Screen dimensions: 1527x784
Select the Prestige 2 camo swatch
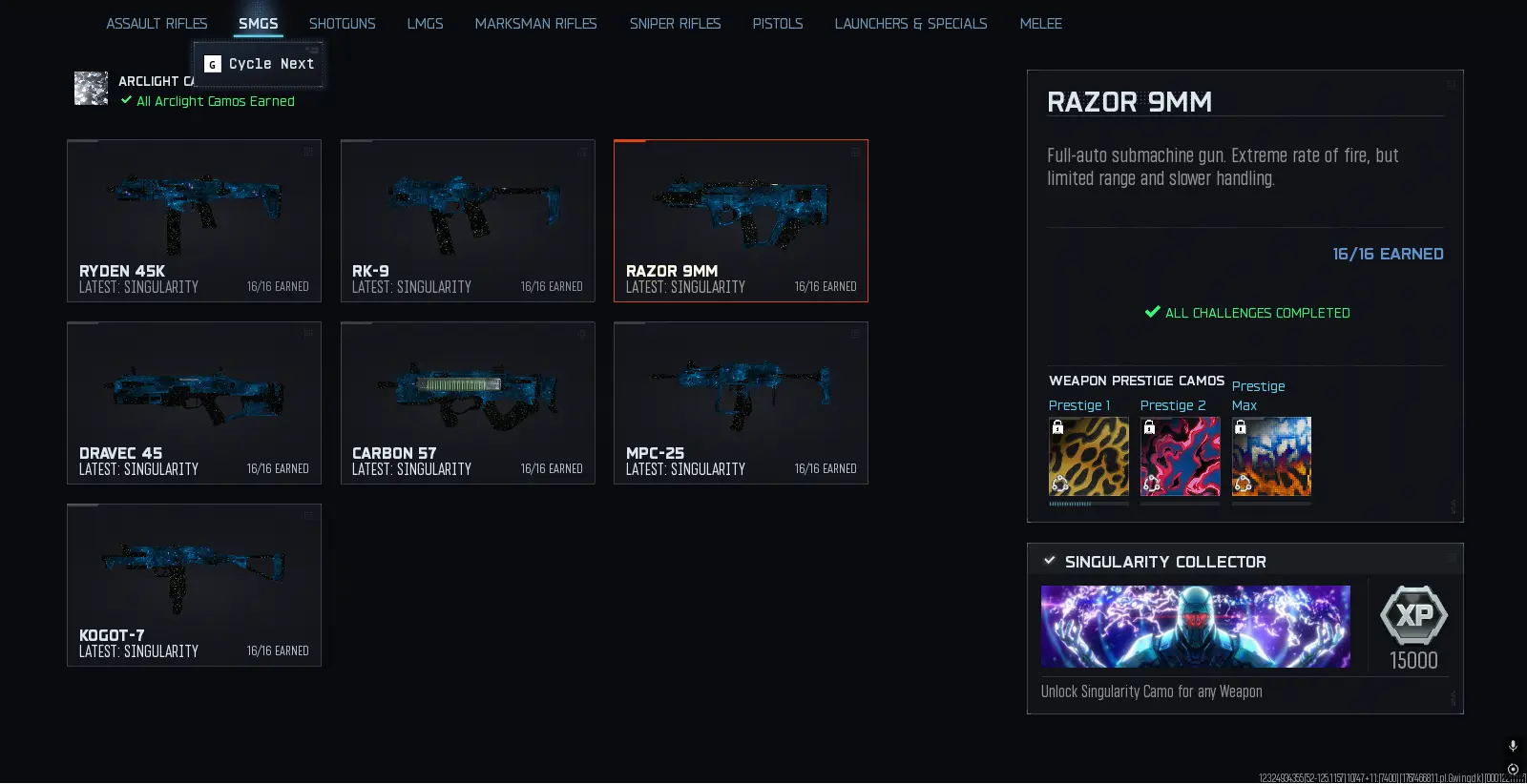pyautogui.click(x=1180, y=457)
